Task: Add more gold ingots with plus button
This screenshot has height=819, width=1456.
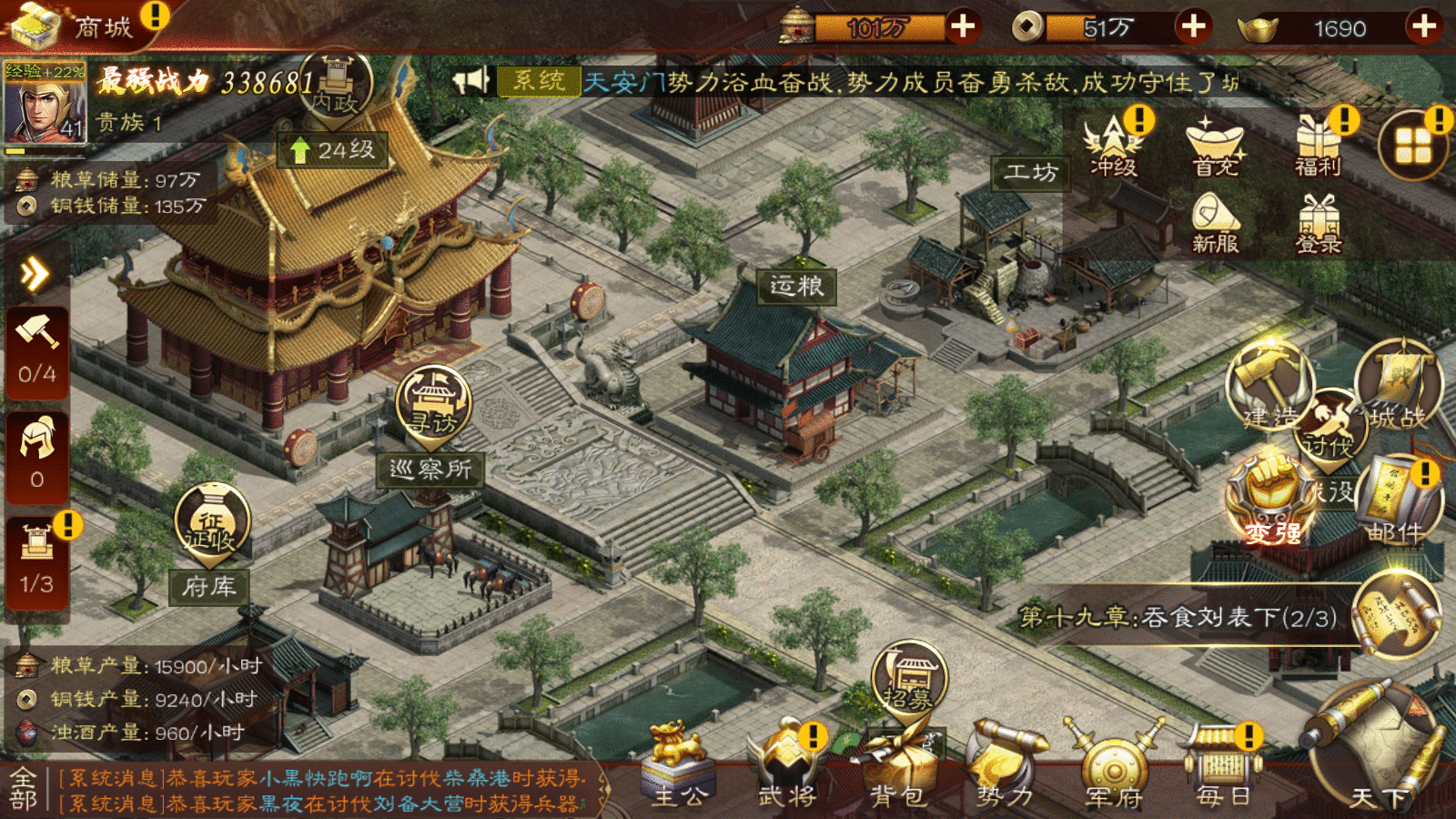Action: (x=1424, y=27)
